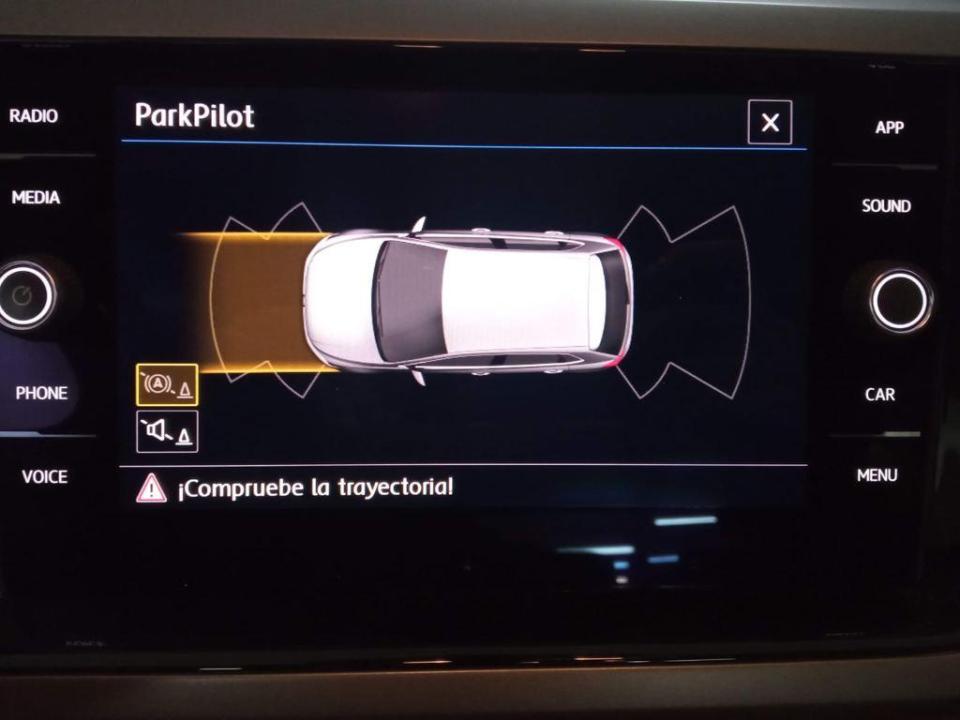Close the ParkPilot screen
The image size is (960, 720).
coord(770,123)
